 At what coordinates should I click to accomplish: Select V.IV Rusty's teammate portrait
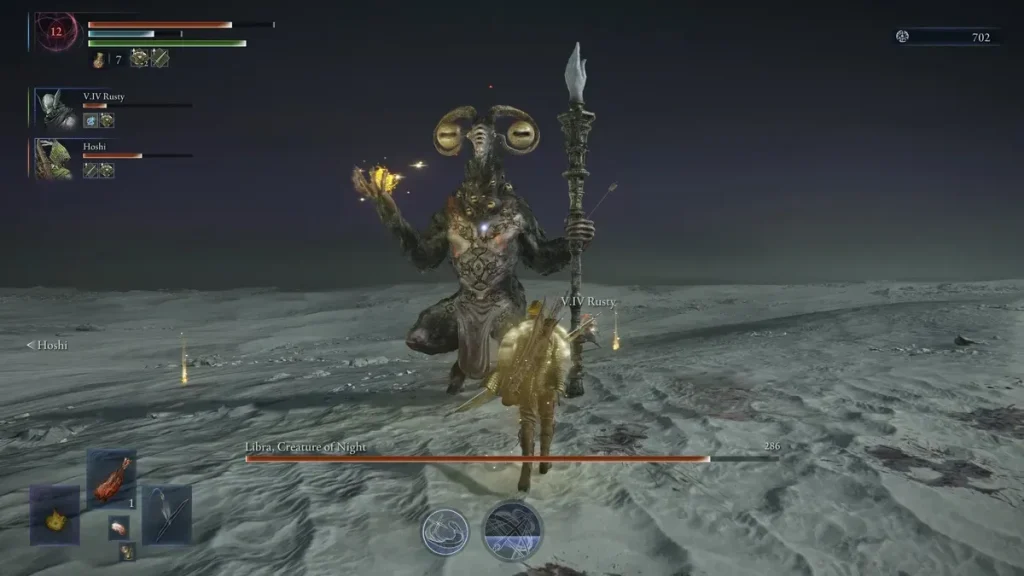point(56,108)
